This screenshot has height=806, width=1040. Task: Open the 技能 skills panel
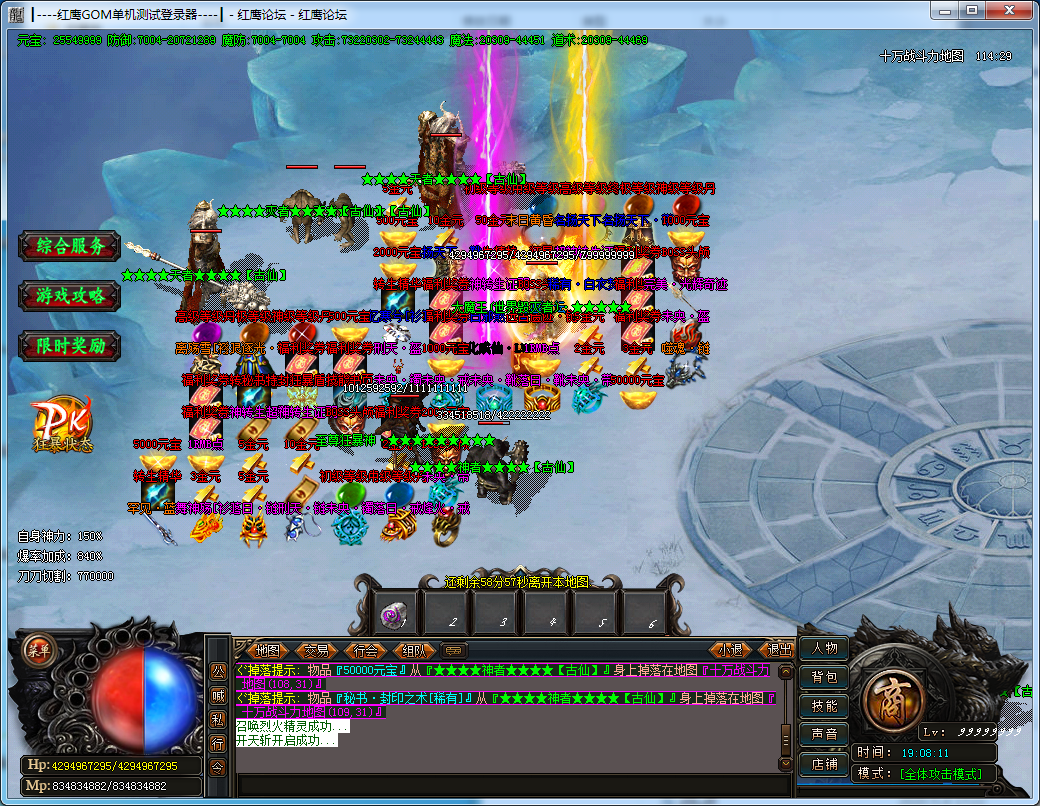click(824, 706)
